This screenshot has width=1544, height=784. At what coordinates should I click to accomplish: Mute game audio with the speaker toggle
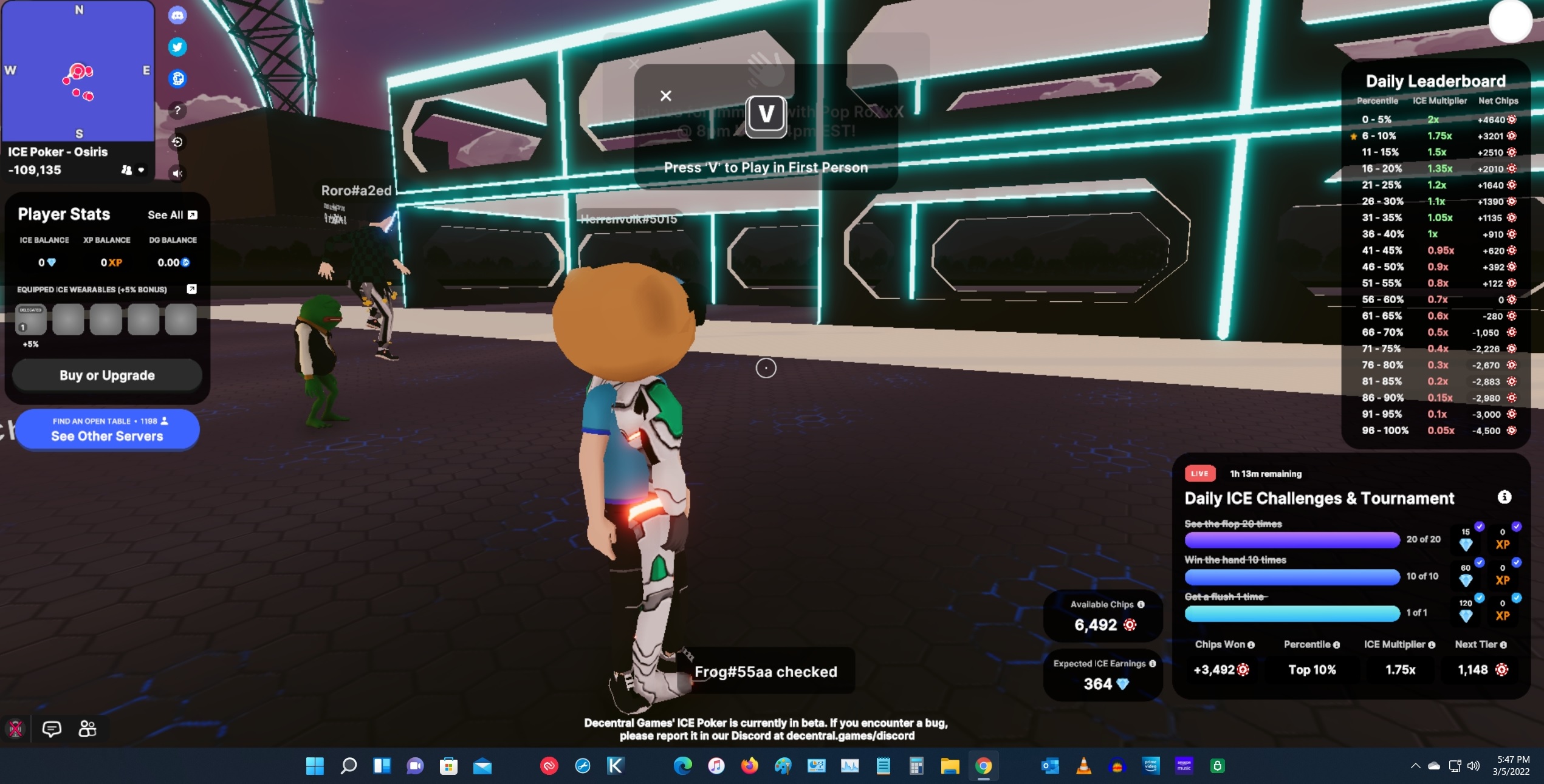[x=177, y=173]
